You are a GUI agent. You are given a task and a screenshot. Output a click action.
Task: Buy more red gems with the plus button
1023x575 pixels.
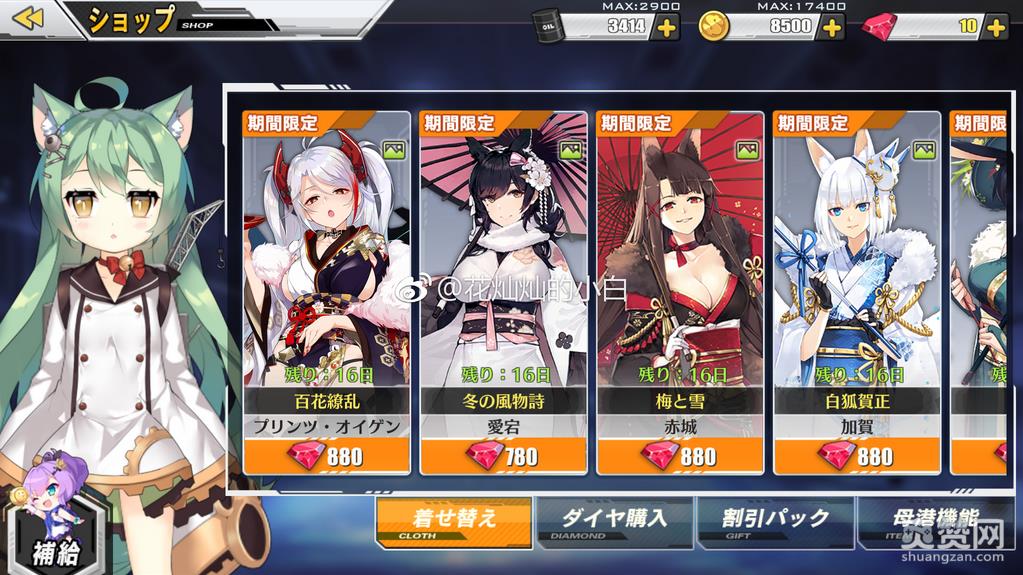(x=996, y=27)
